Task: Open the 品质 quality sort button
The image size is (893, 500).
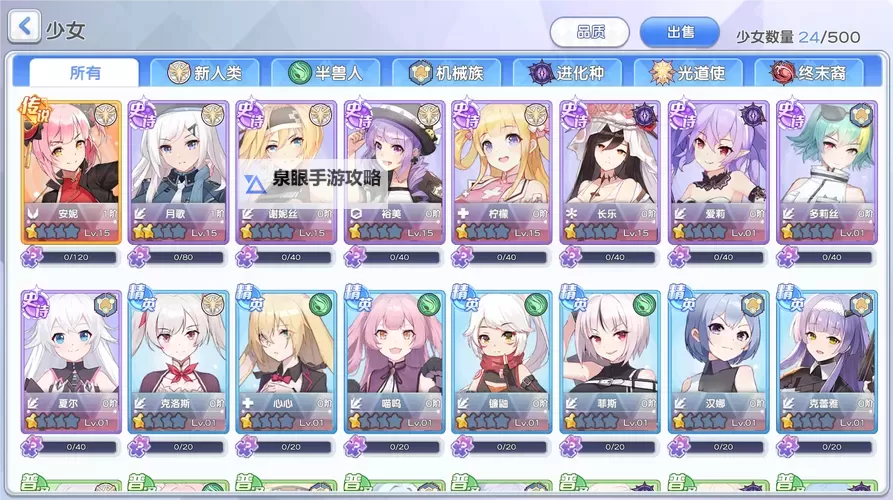Action: tap(589, 32)
